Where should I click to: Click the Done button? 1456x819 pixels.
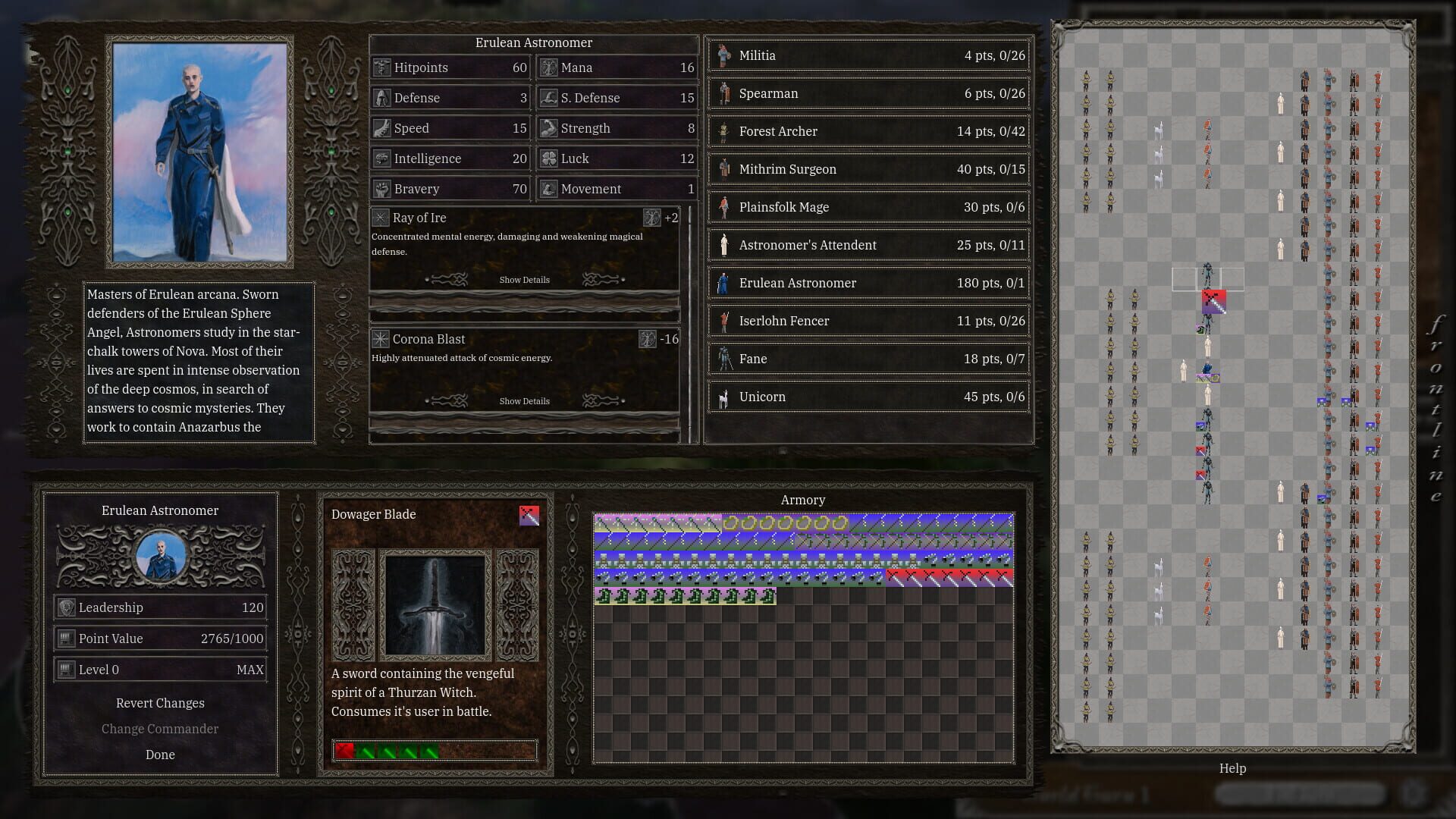(x=160, y=755)
